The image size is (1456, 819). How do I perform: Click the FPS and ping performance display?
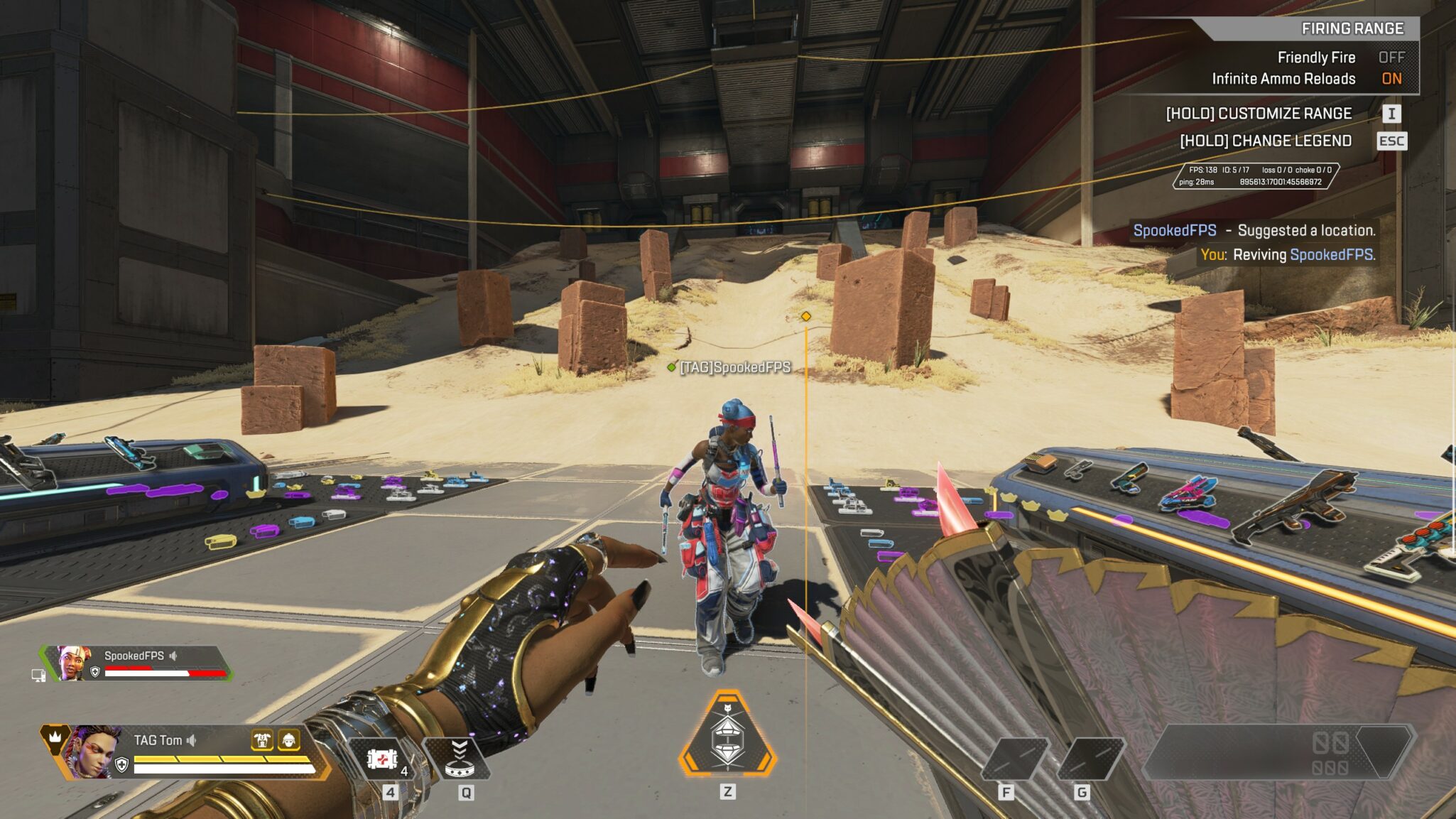coord(1255,175)
